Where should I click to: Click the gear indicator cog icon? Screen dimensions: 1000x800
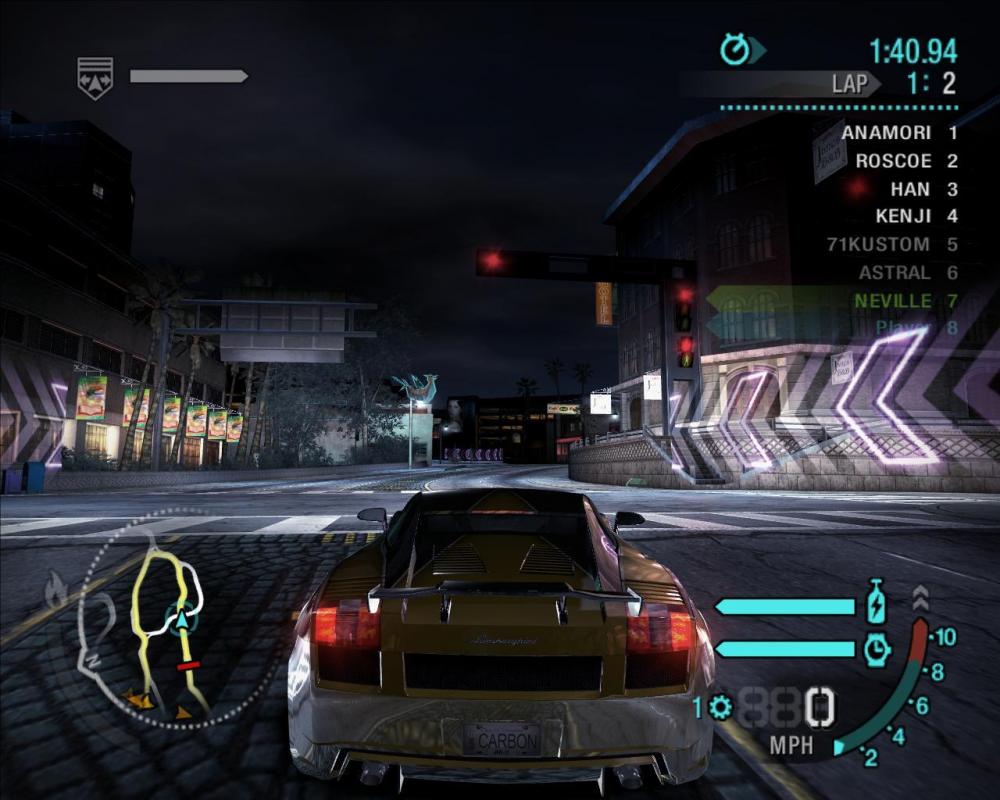(x=720, y=708)
